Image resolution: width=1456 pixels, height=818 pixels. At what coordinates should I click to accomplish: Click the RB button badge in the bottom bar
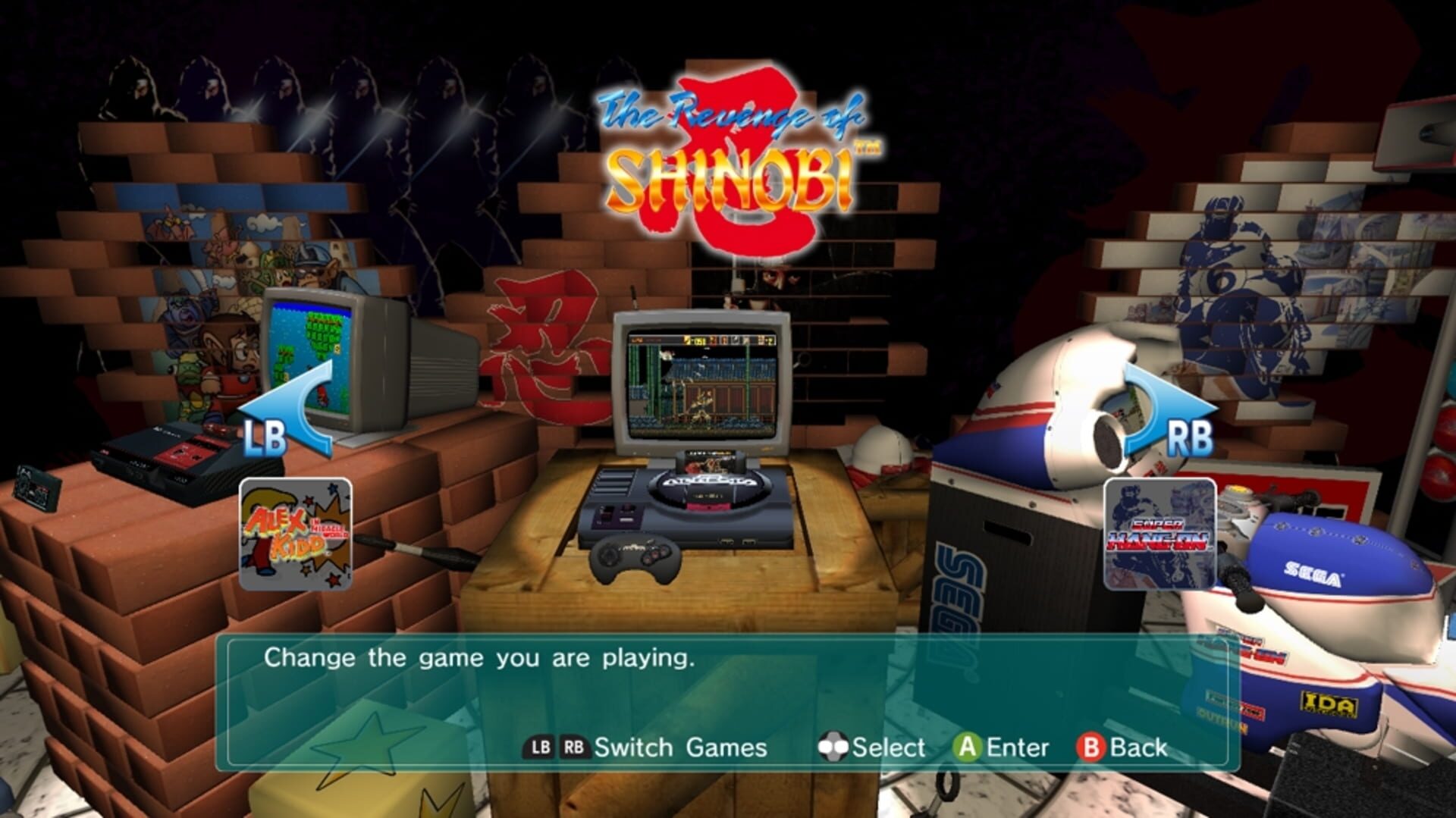pos(576,747)
